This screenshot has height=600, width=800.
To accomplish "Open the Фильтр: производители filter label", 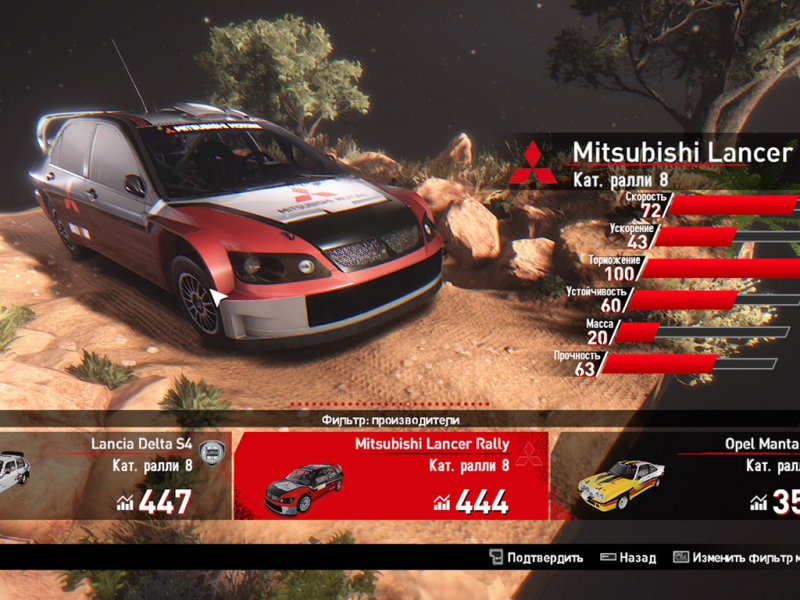I will pyautogui.click(x=391, y=421).
